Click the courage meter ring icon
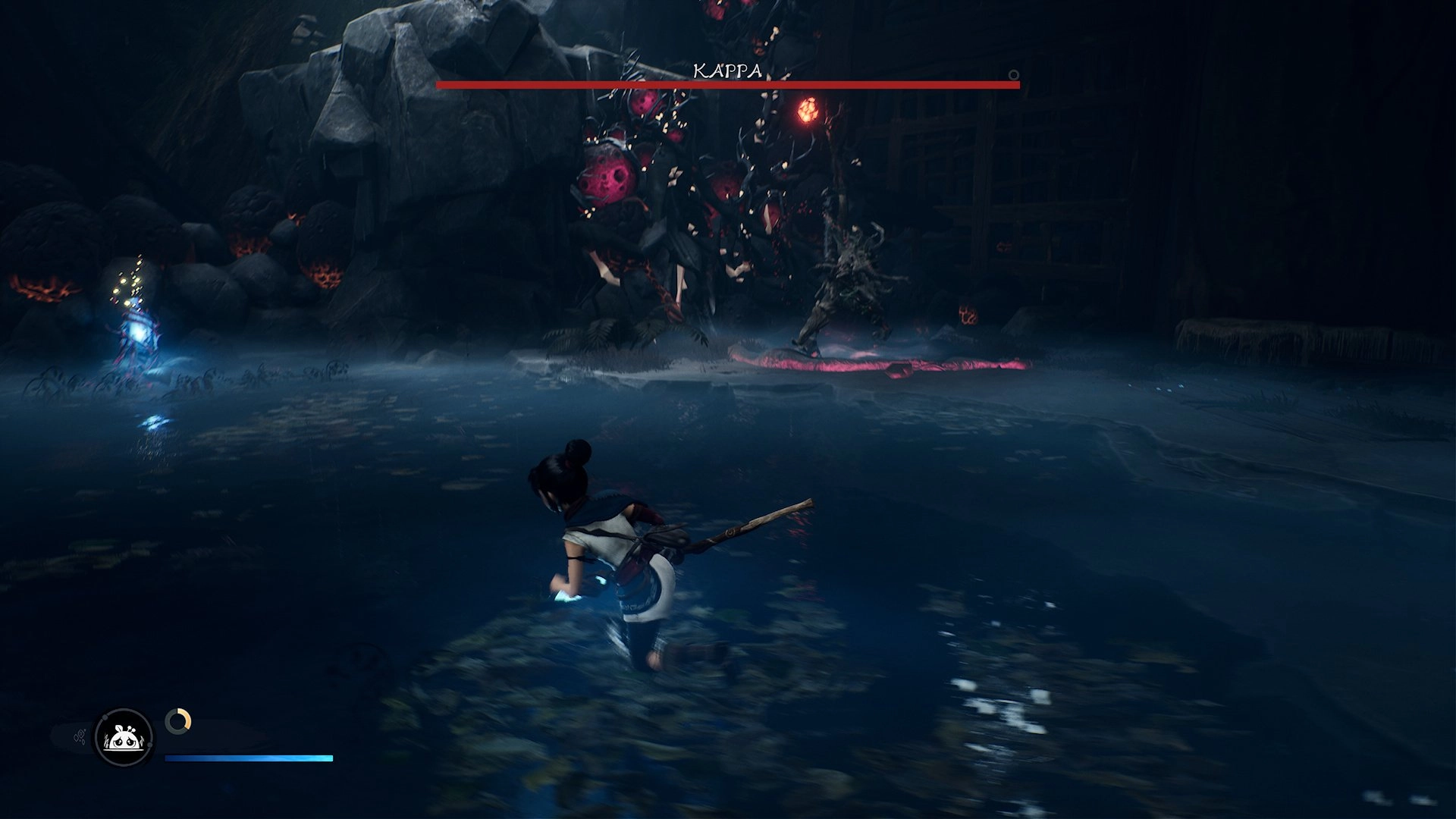This screenshot has height=819, width=1456. [178, 720]
